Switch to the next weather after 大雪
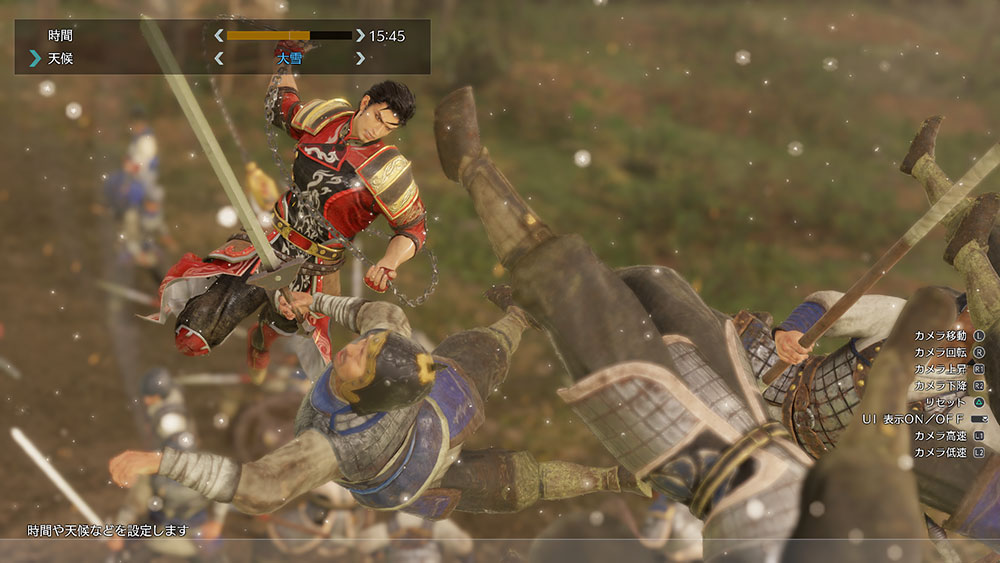Image resolution: width=1000 pixels, height=563 pixels. [360, 59]
